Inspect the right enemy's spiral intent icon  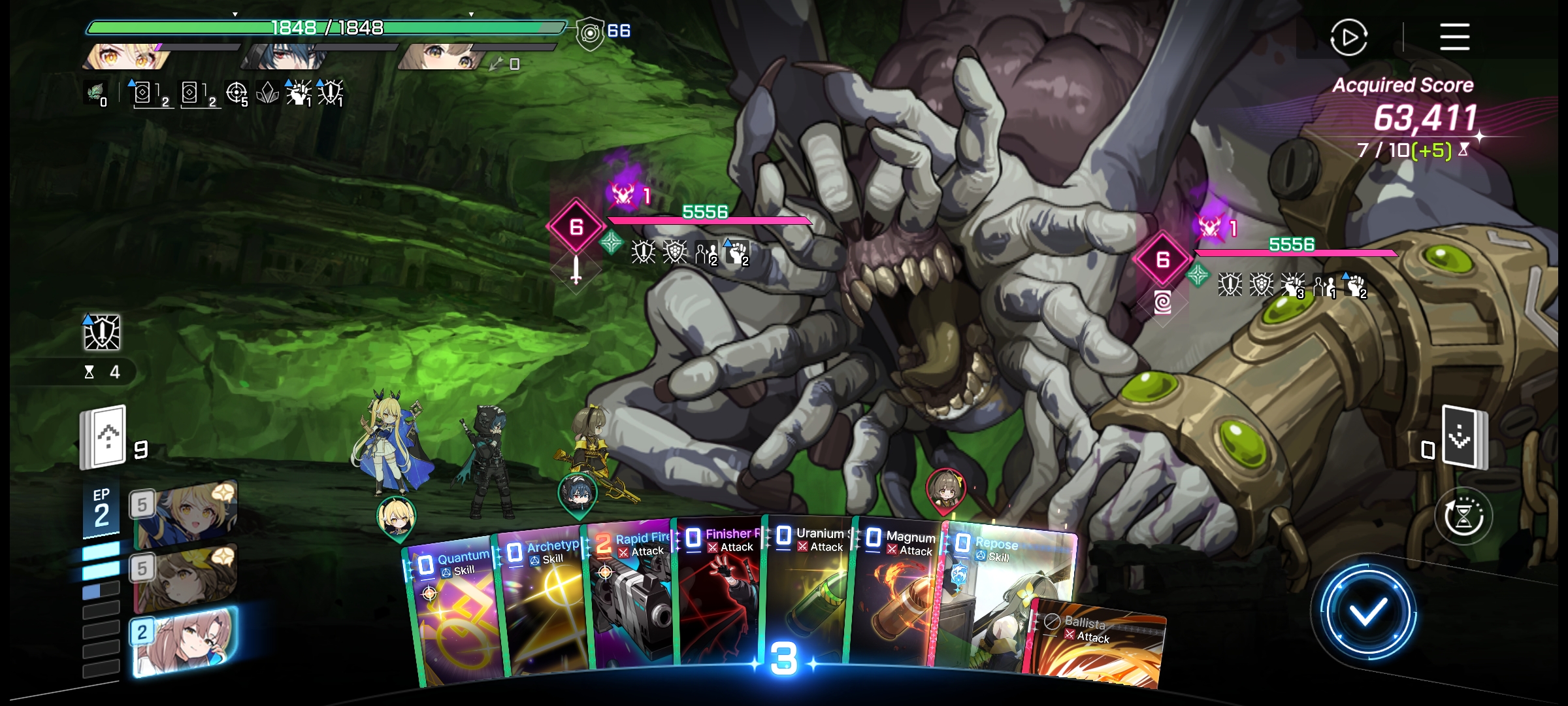[x=1162, y=302]
